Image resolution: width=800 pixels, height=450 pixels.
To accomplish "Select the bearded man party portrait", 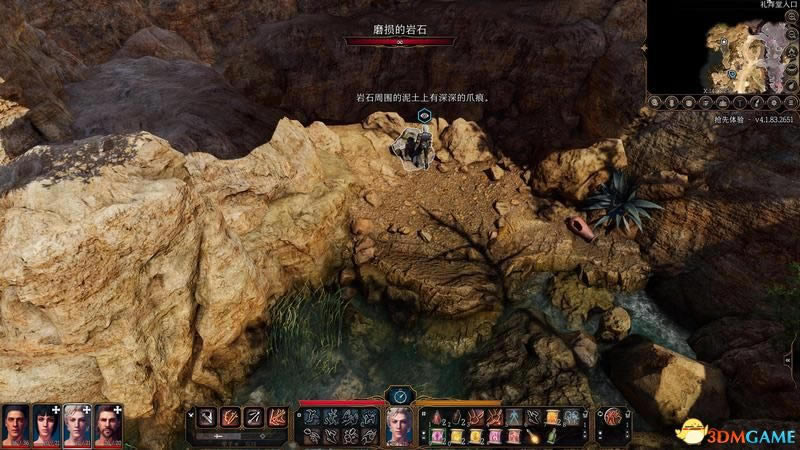I will tap(109, 424).
